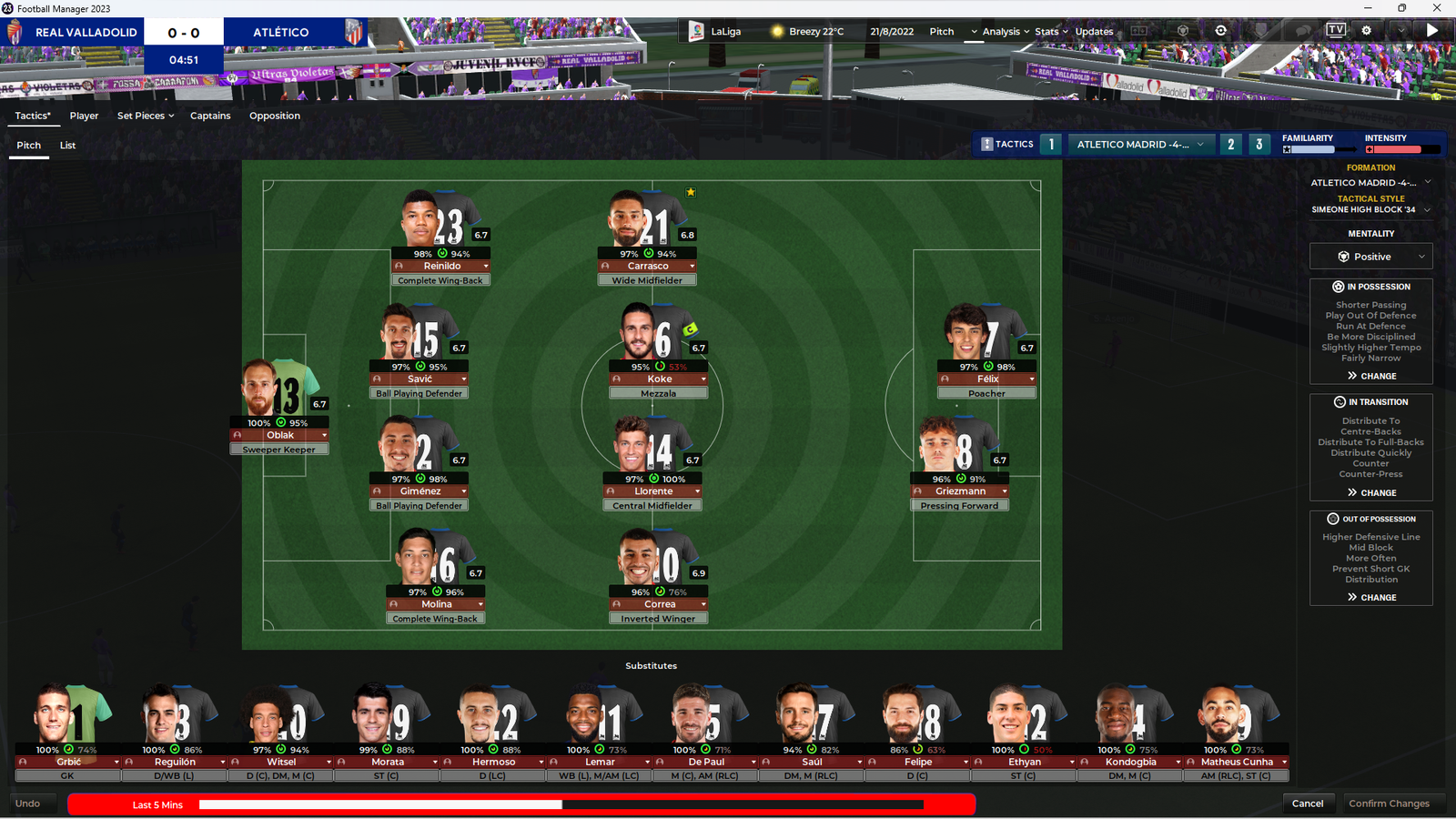Close the Football Manager window
Screen dimensions: 1456x819
[x=1437, y=8]
